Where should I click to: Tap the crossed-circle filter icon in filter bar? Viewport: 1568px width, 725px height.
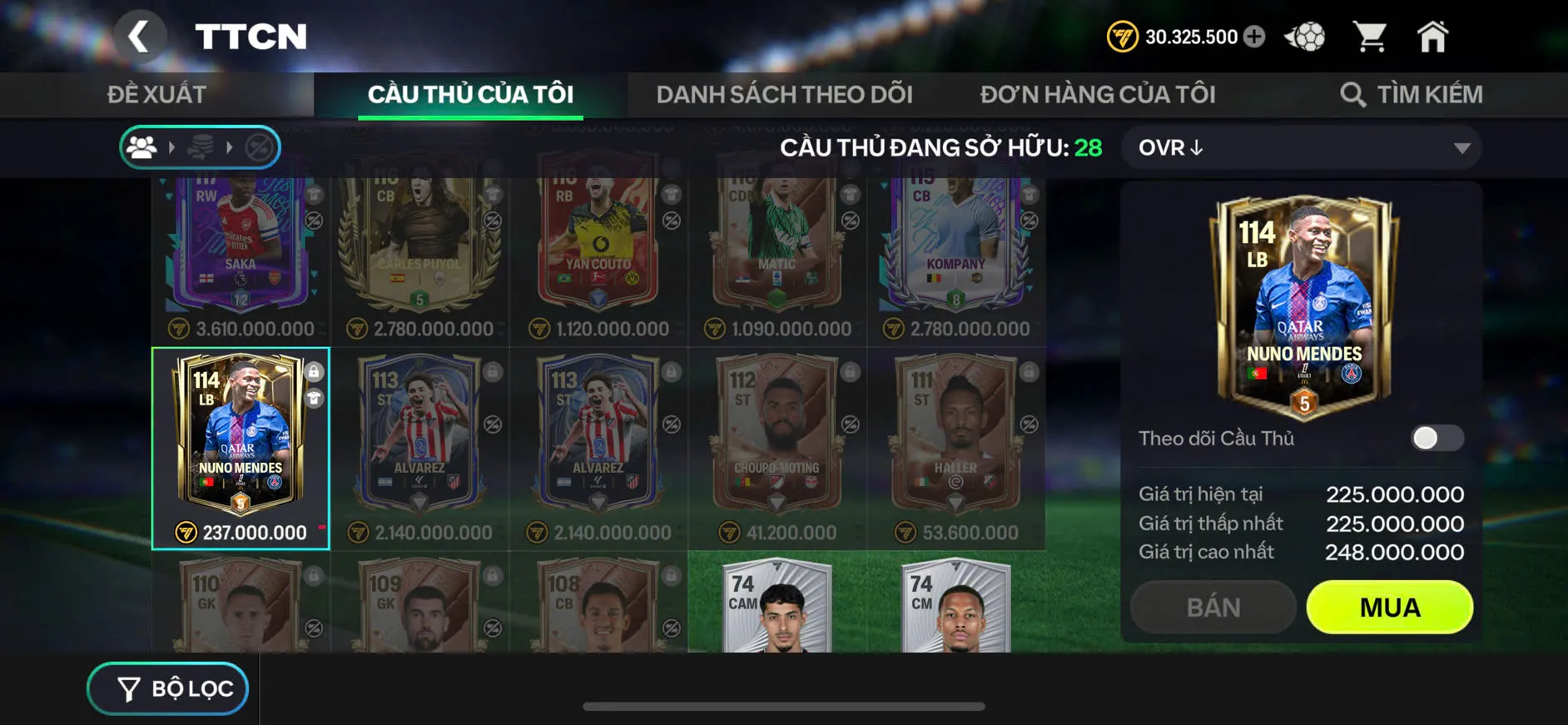point(260,147)
